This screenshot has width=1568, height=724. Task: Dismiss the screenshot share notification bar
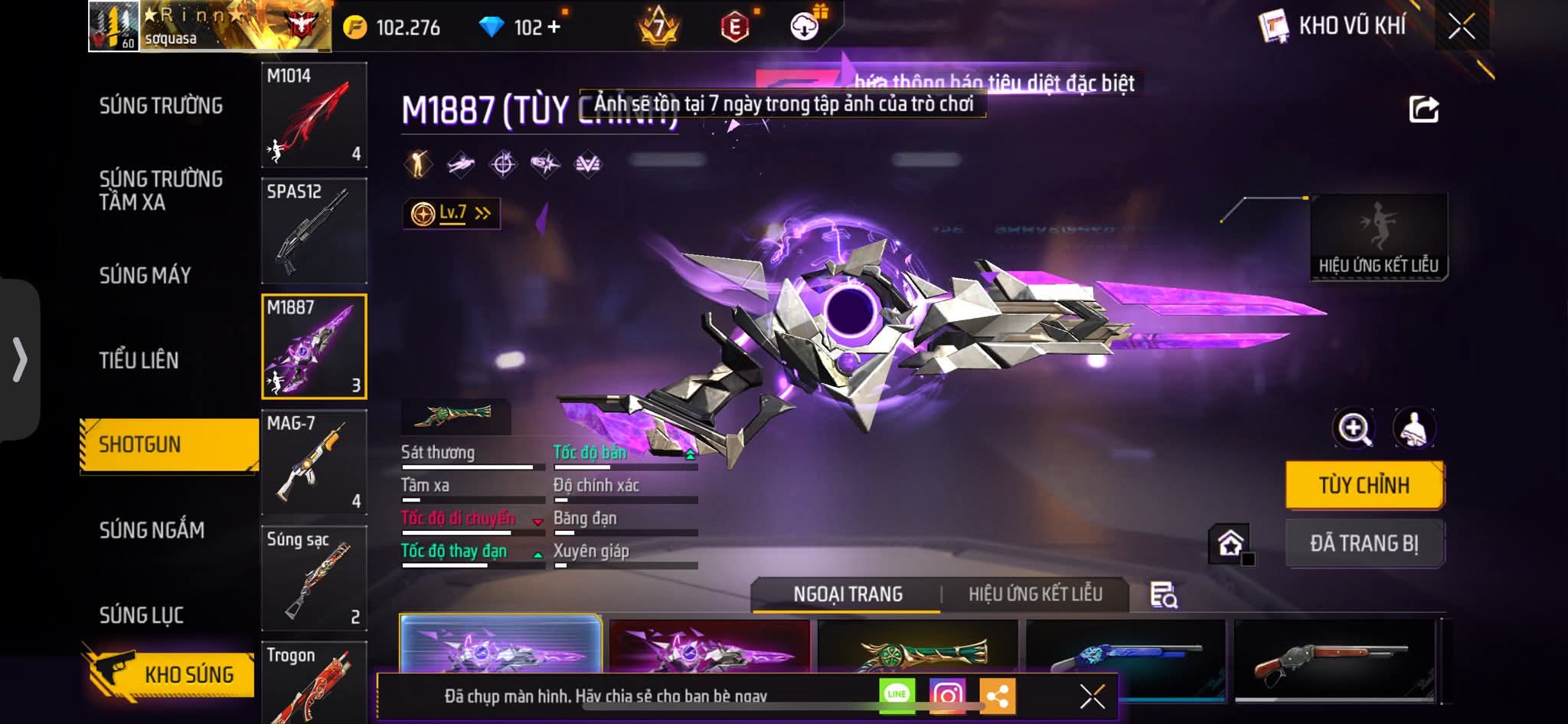point(1092,696)
